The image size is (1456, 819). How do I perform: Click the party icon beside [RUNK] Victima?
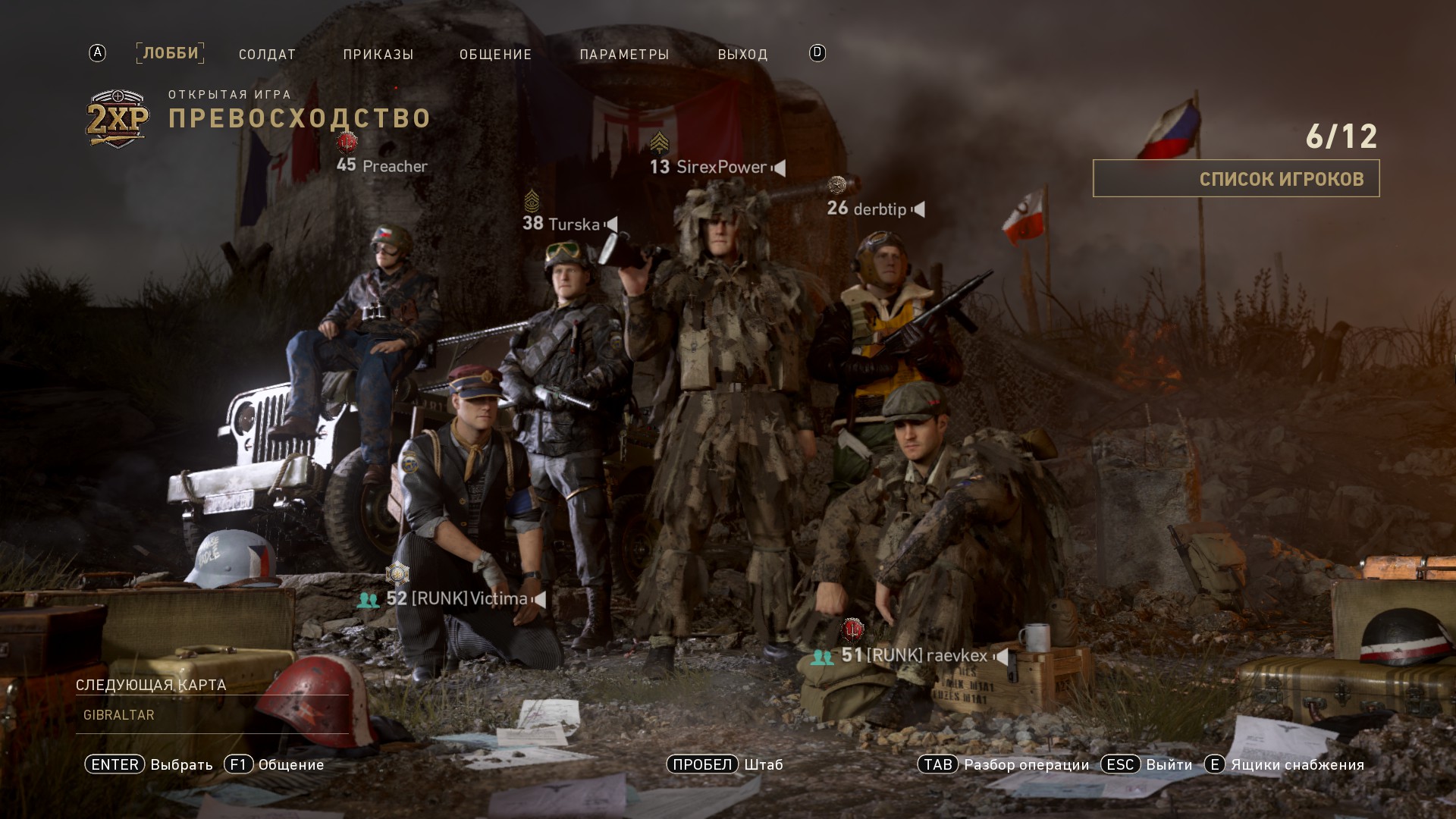pos(368,599)
